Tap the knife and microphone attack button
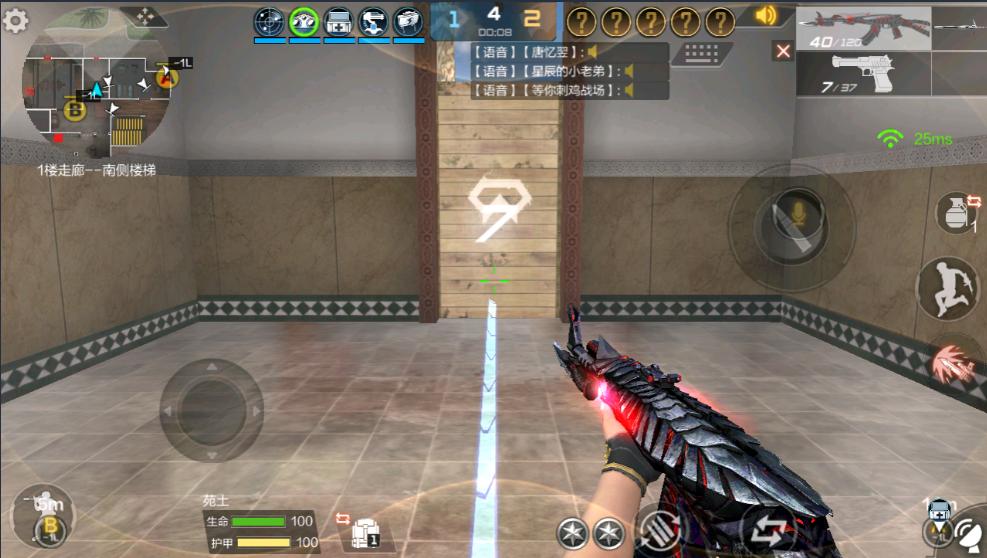Screen dimensions: 987x558 [x=790, y=227]
